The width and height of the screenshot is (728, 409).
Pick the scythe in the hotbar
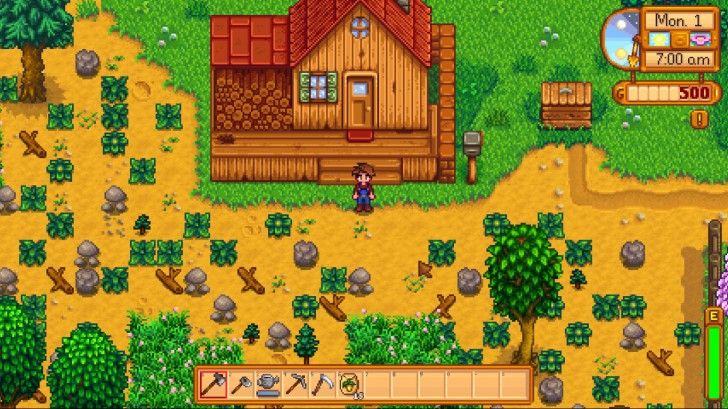tap(322, 383)
